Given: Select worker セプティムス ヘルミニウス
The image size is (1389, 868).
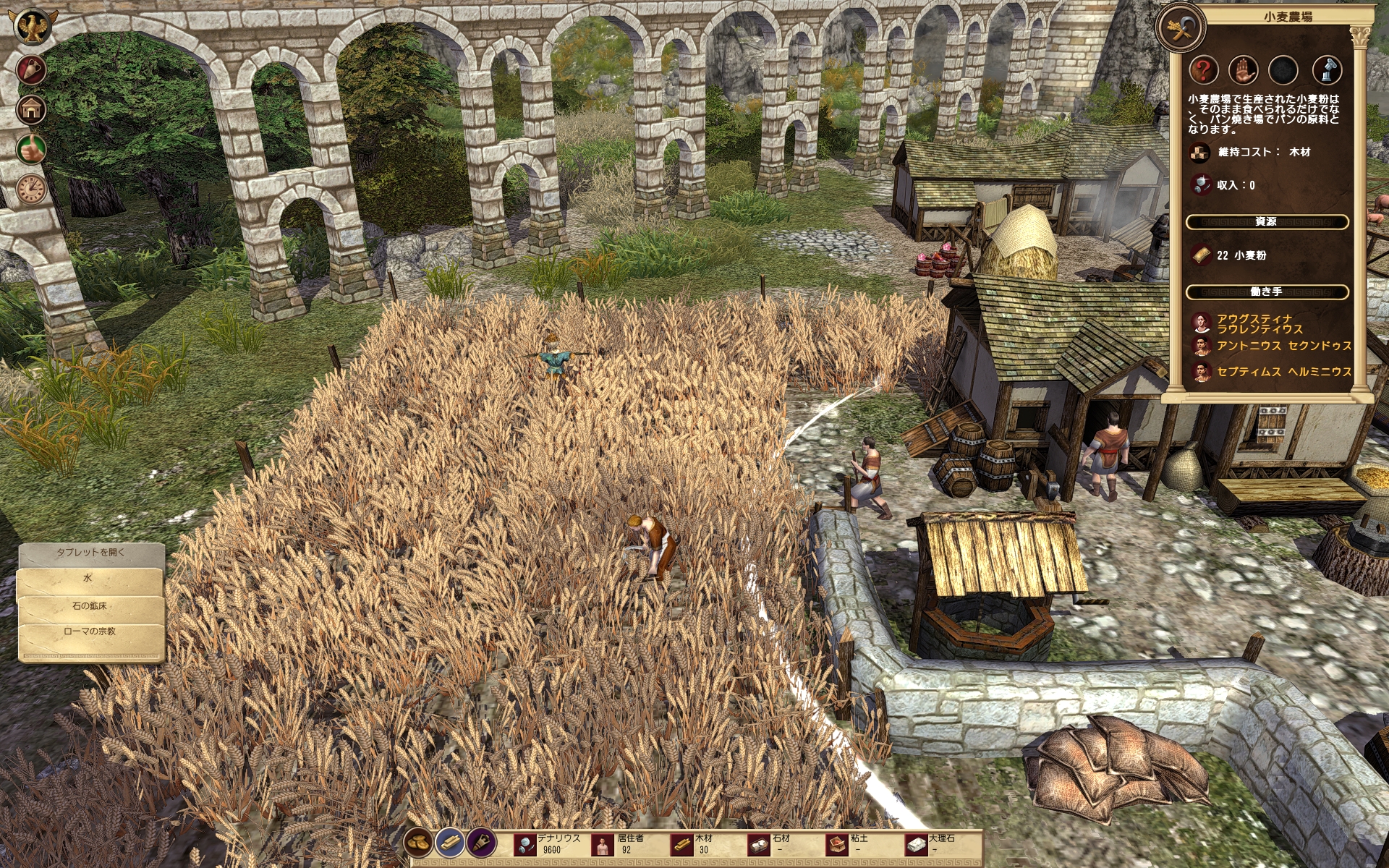Looking at the screenshot, I should tap(1283, 372).
